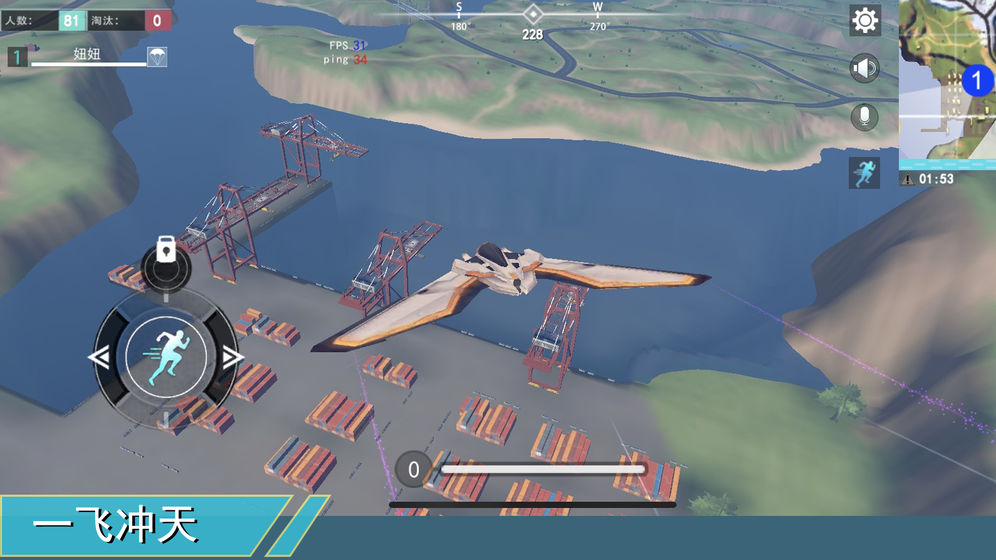The height and width of the screenshot is (560, 996).
Task: Open the minimap in the corner
Action: coord(947,84)
